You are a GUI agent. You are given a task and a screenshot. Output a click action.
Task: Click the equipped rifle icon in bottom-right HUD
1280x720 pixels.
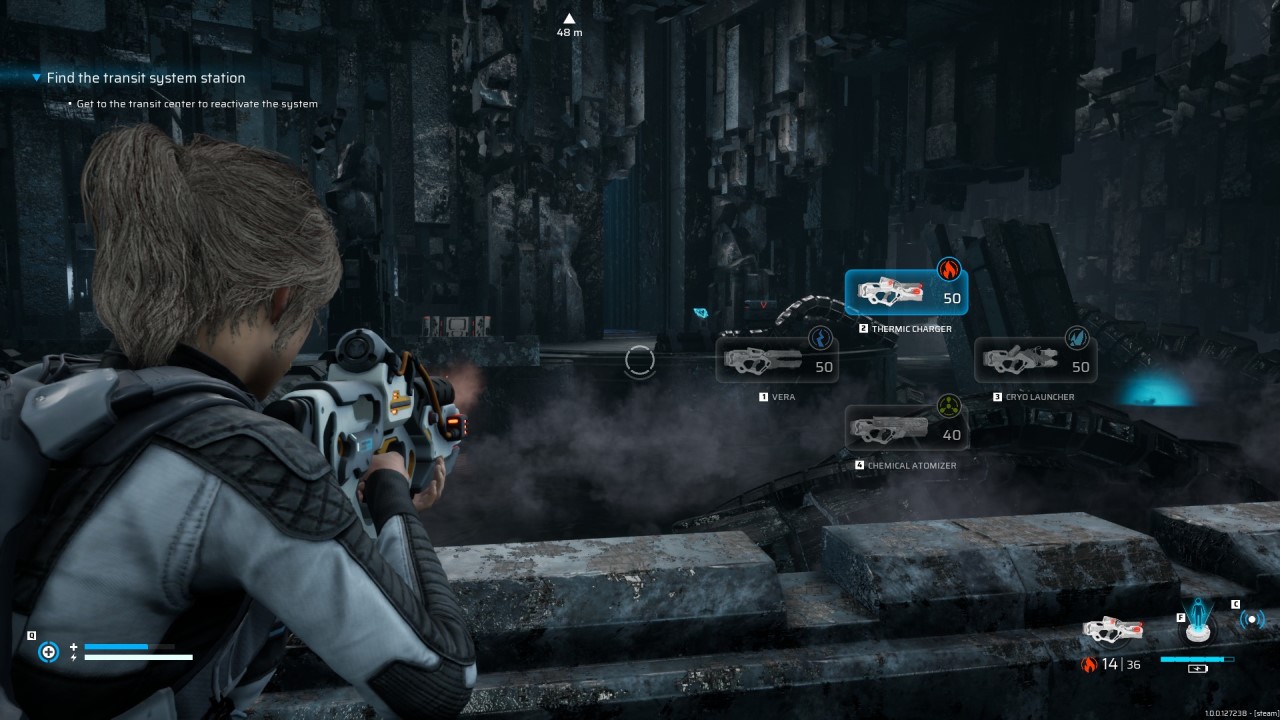tap(1112, 631)
